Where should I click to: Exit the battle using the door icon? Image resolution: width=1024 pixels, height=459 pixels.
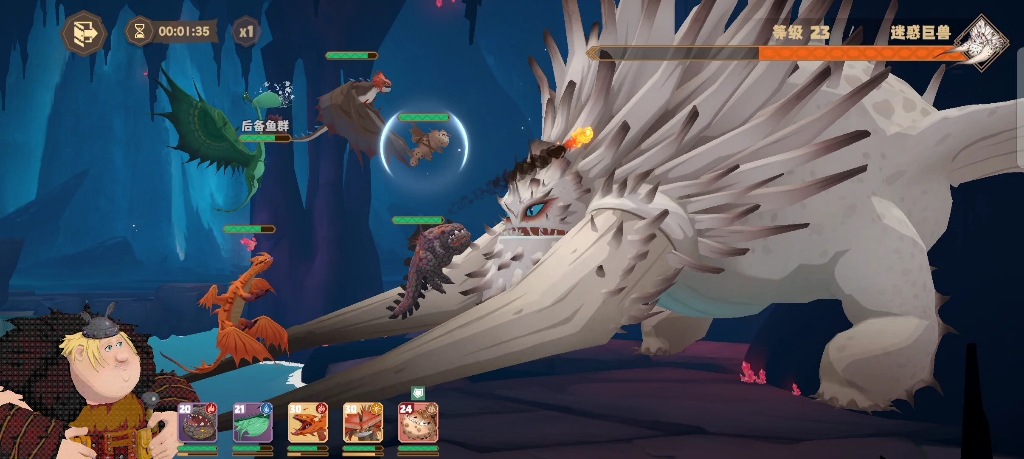(x=84, y=32)
